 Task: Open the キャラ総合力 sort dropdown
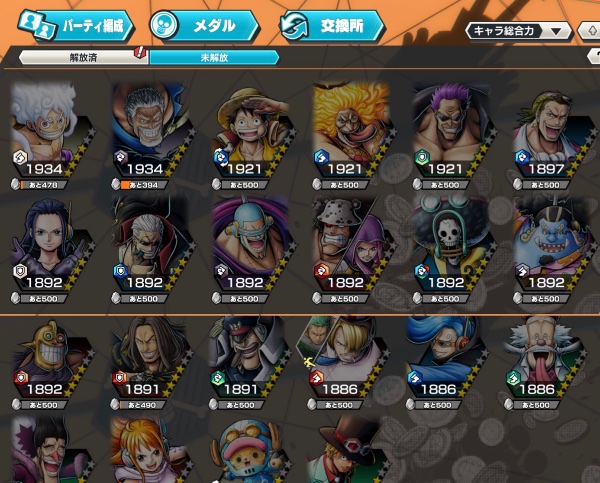pyautogui.click(x=518, y=31)
